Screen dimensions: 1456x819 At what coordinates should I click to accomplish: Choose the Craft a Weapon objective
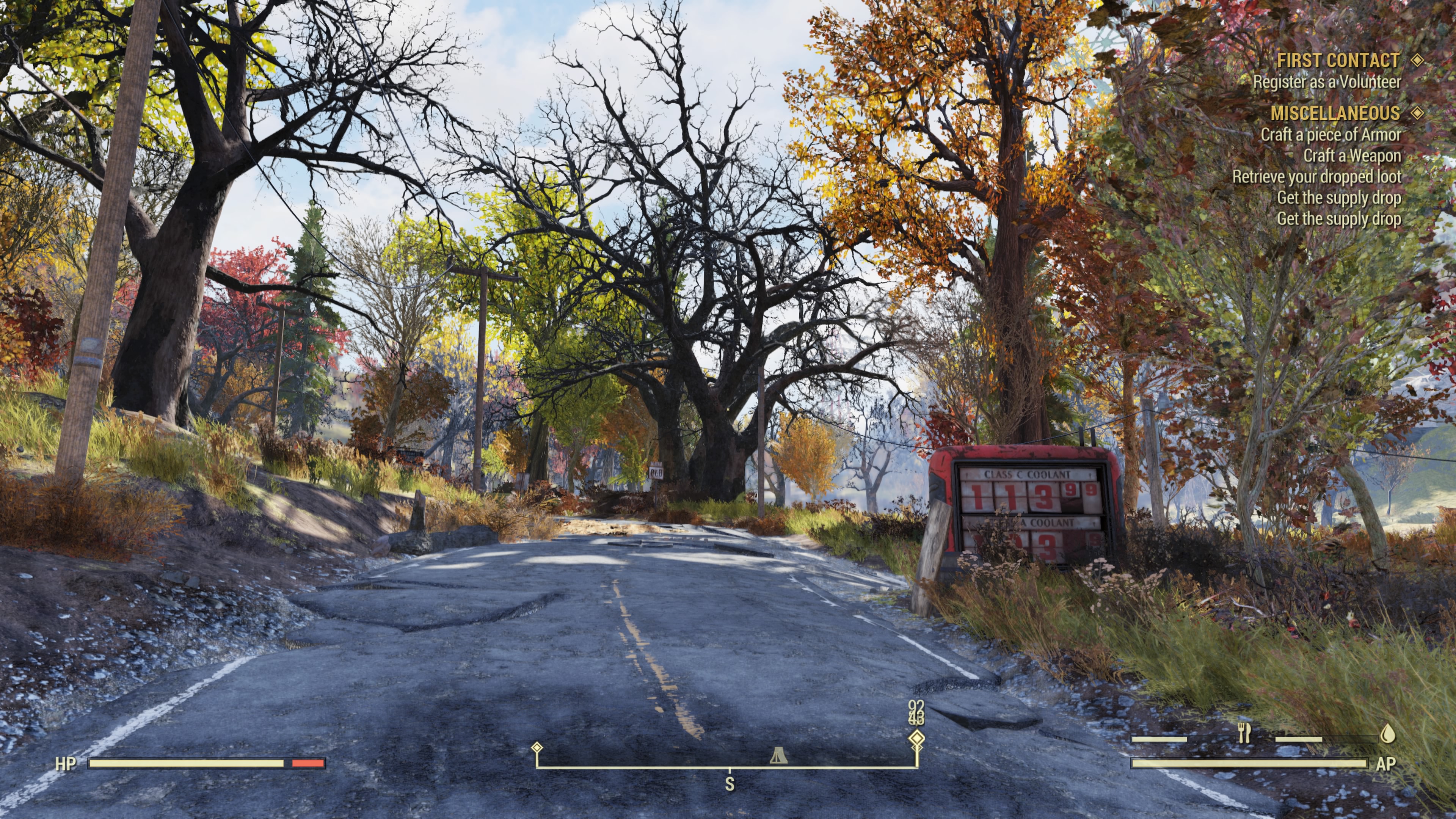(1352, 156)
